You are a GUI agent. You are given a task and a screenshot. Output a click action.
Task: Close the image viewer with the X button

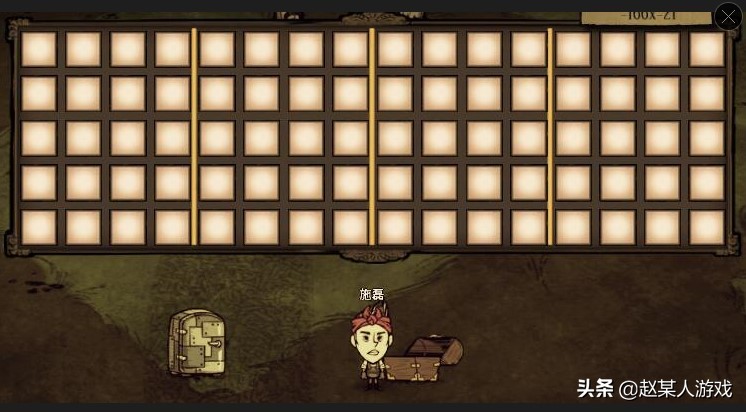728,16
